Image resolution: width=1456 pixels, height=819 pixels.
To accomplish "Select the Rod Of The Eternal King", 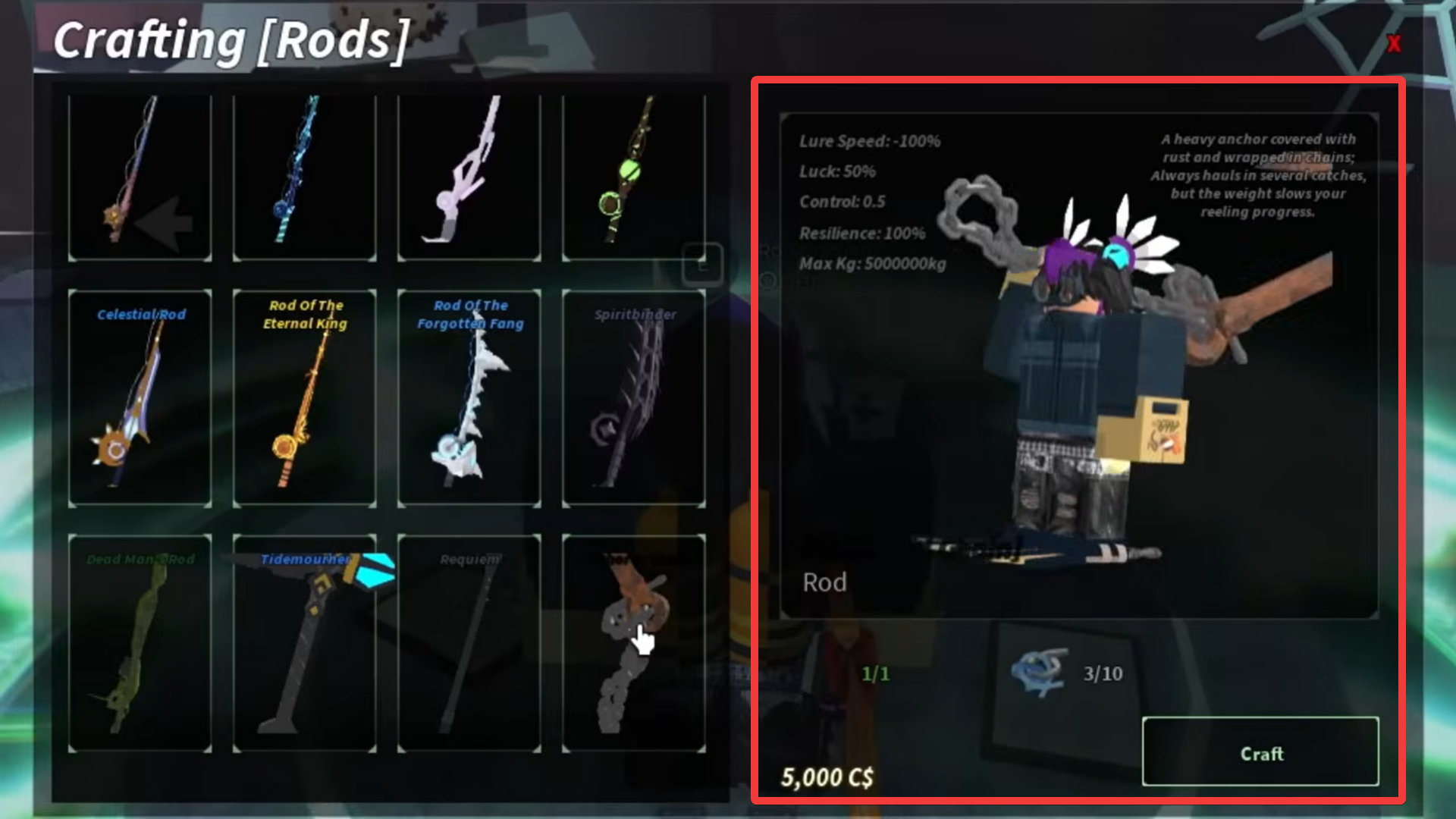I will click(x=304, y=398).
